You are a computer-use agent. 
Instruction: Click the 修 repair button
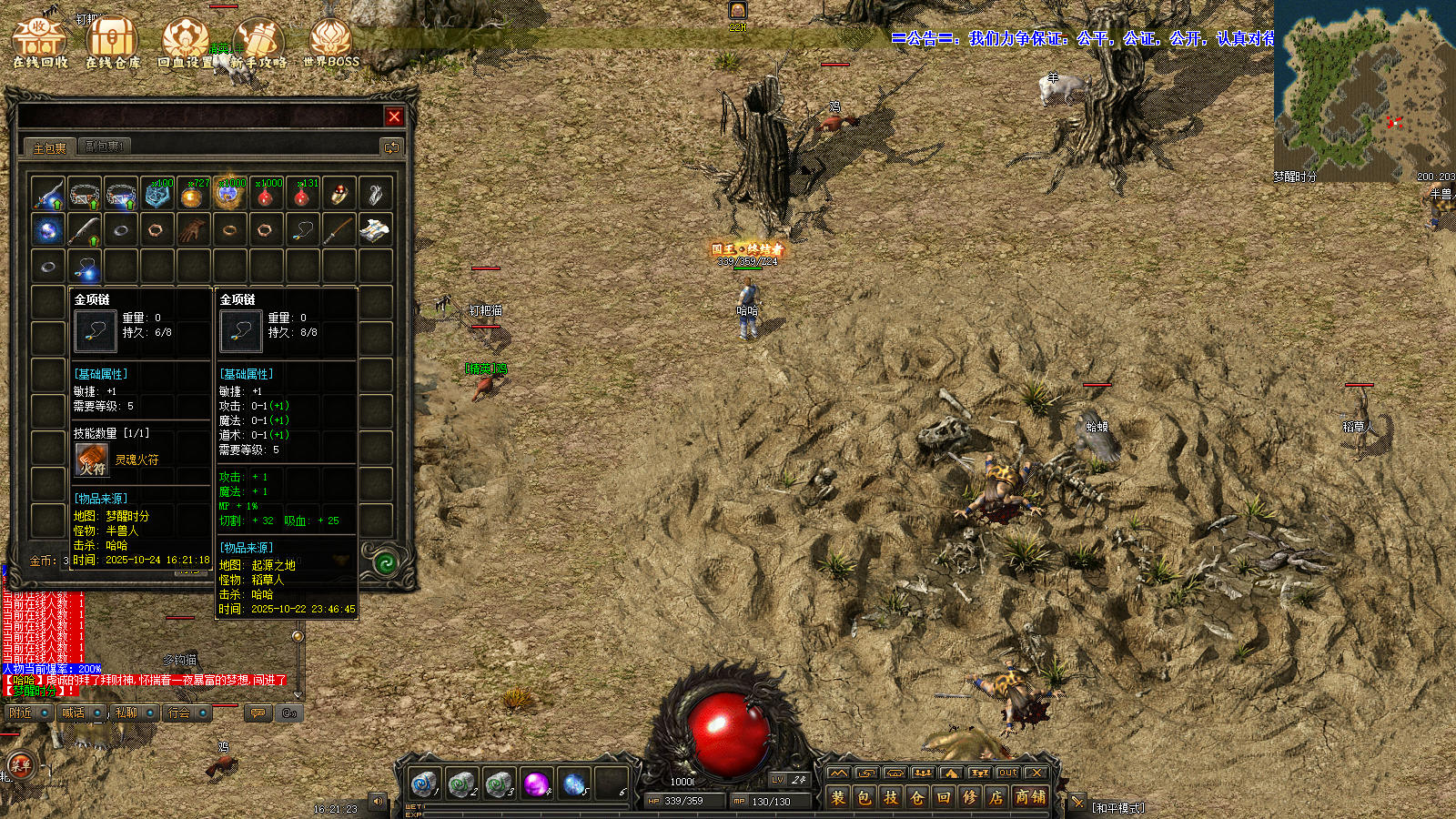pyautogui.click(x=970, y=798)
